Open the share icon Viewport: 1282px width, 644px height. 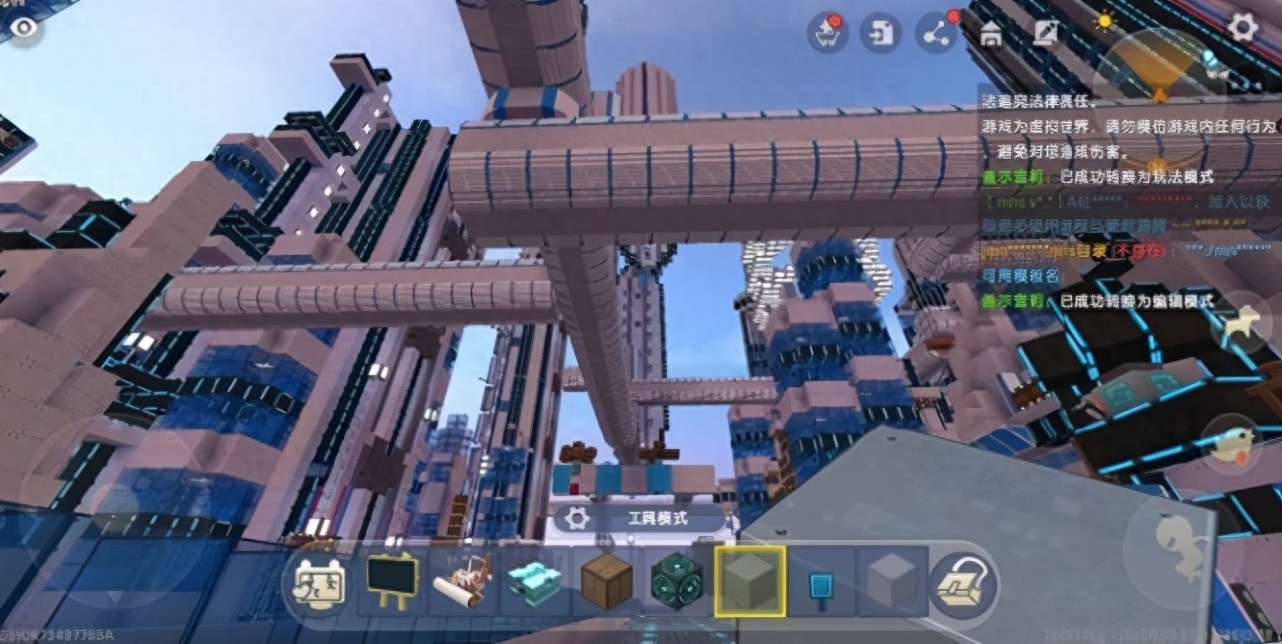937,33
